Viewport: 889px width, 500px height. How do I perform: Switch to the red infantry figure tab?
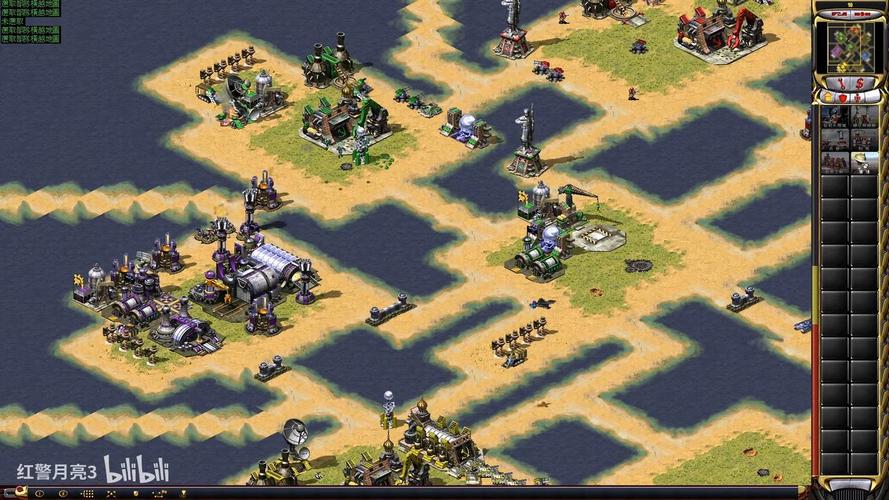click(857, 97)
